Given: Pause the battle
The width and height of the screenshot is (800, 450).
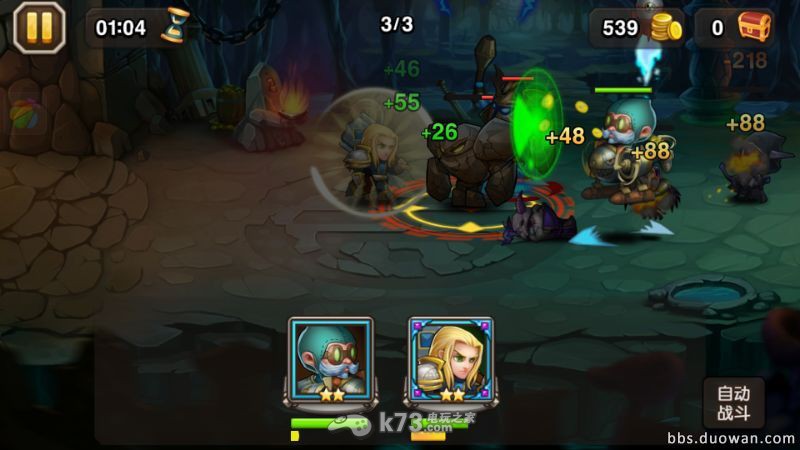Looking at the screenshot, I should click(39, 27).
